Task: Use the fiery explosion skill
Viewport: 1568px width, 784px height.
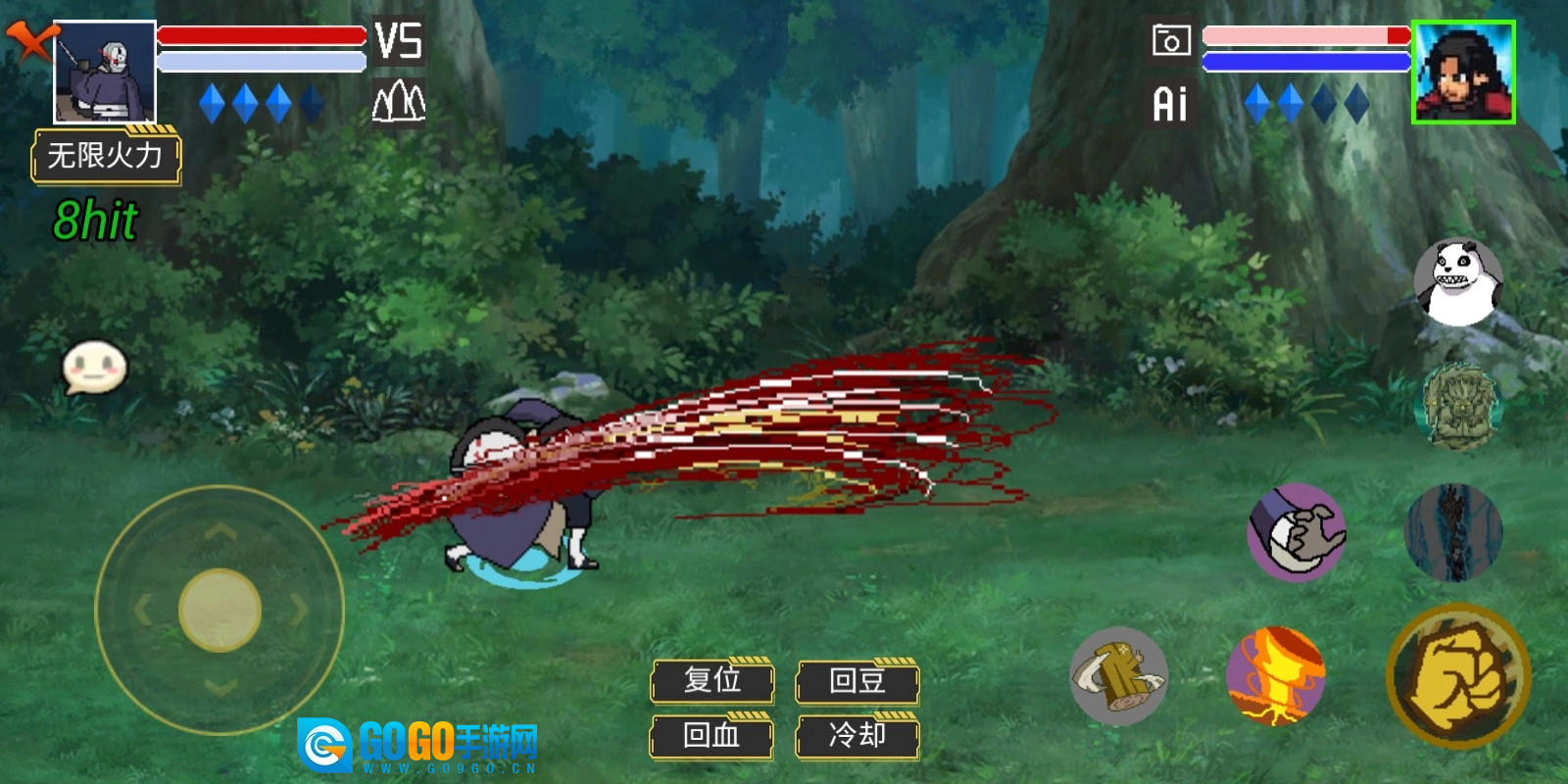Action: click(x=1276, y=676)
